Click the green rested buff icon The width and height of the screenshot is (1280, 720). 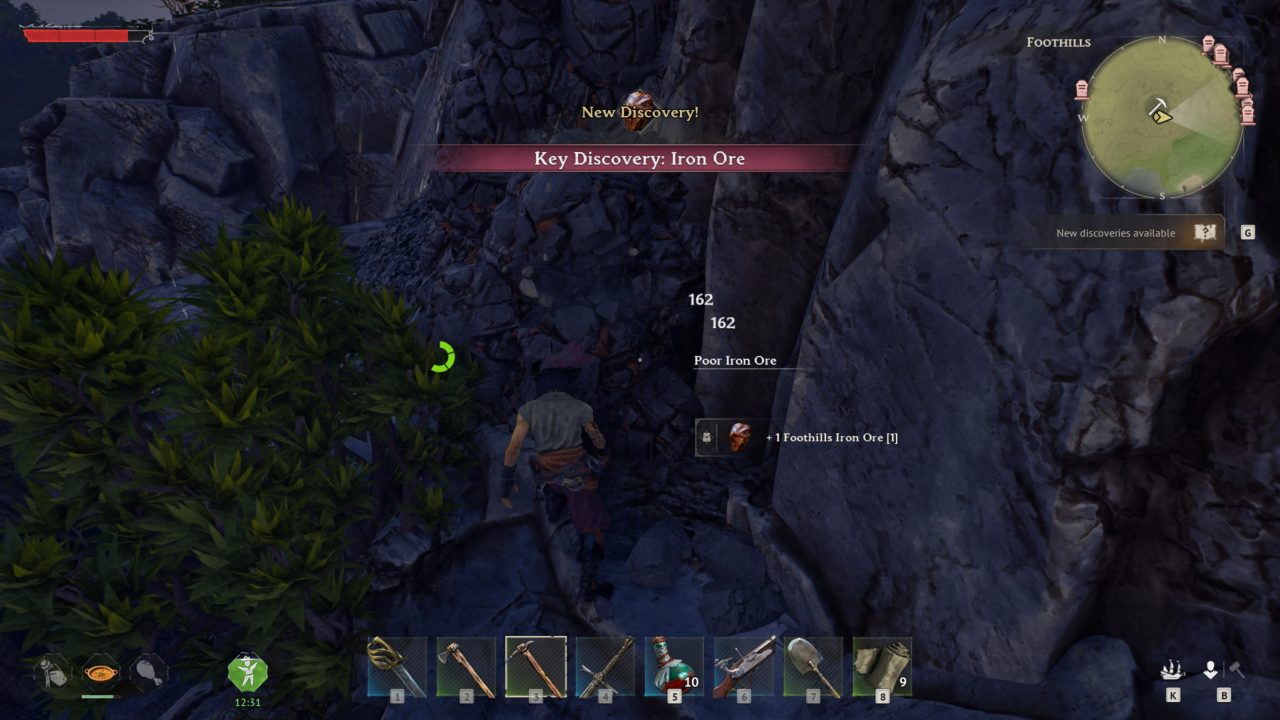pos(247,670)
